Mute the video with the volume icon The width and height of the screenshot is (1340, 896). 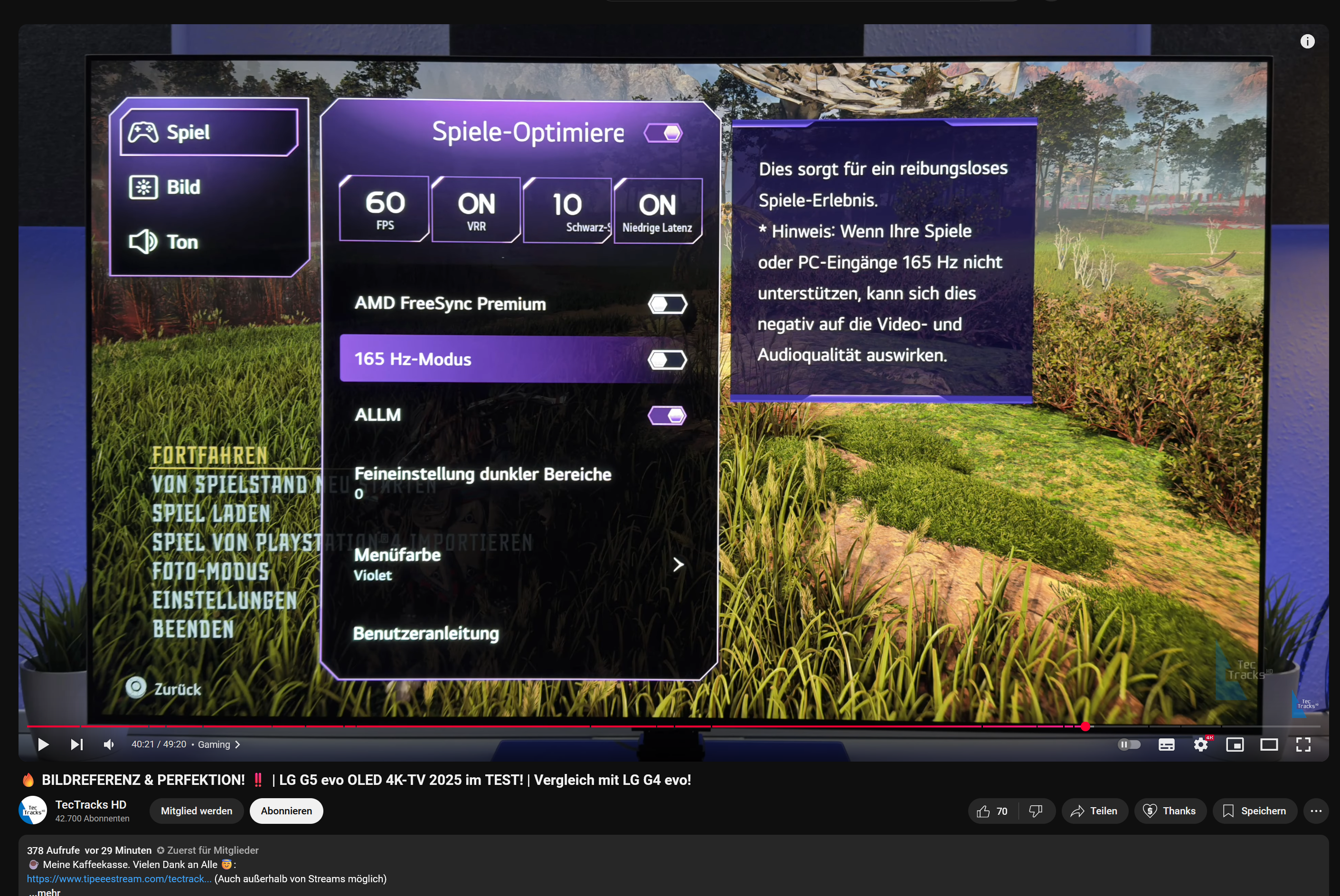point(109,744)
